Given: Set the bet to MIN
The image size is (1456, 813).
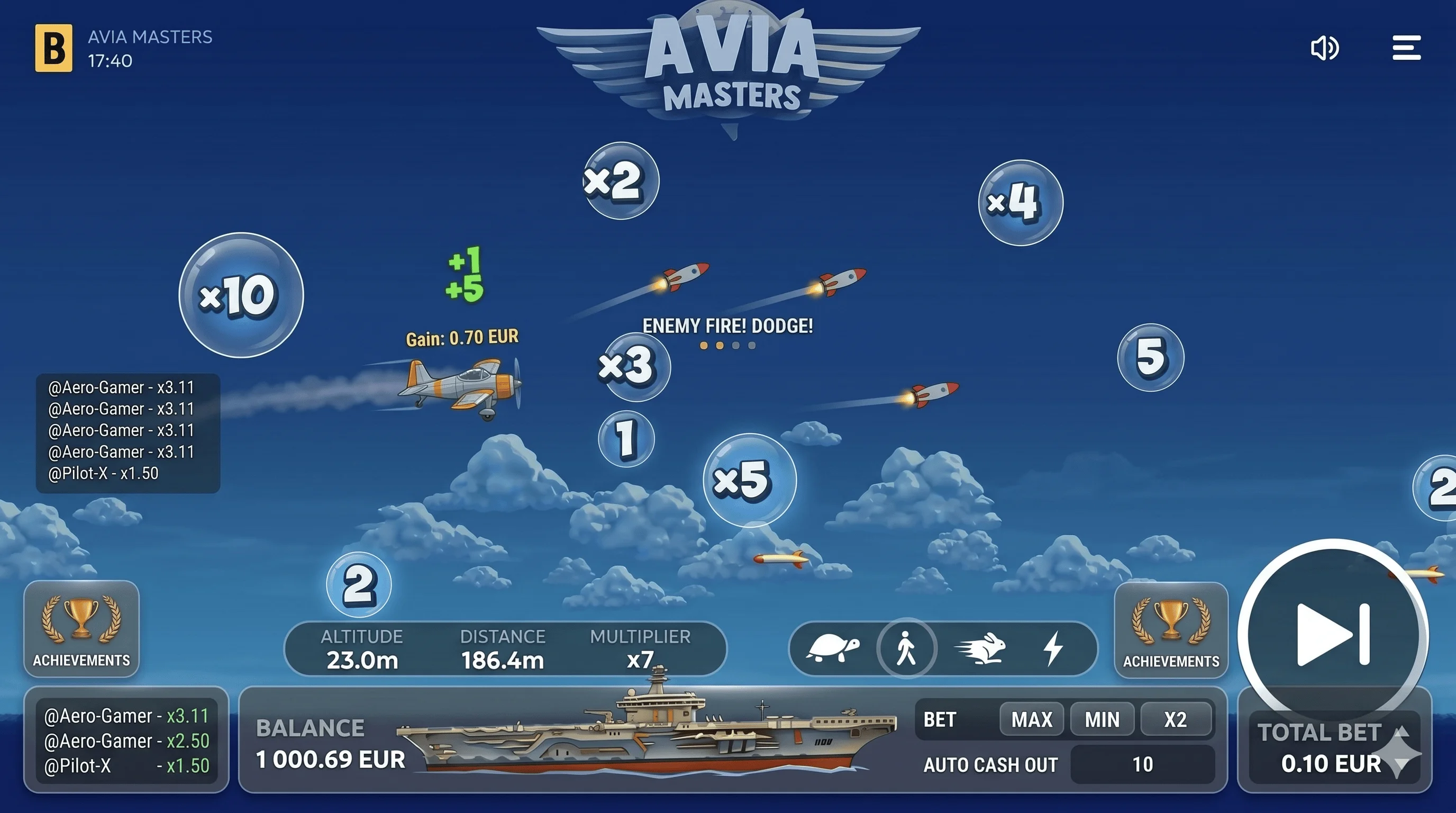Looking at the screenshot, I should click(1102, 720).
